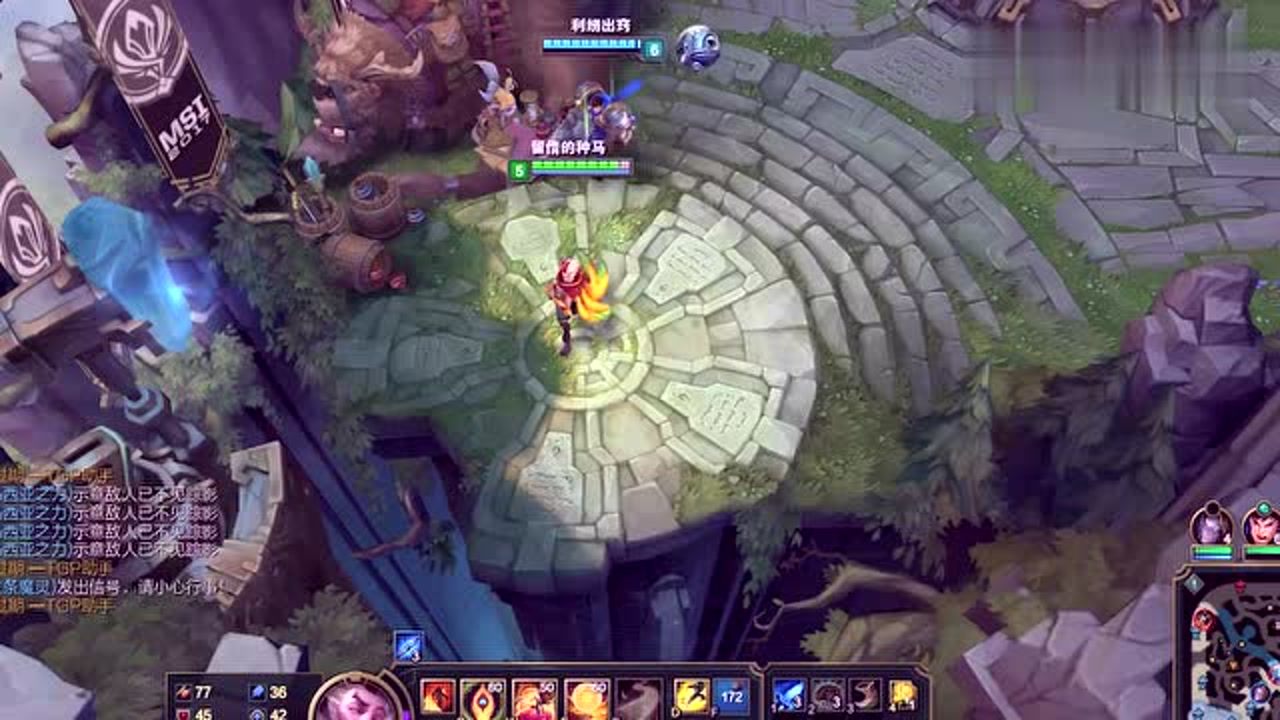Viewport: 1280px width, 720px height.
Task: Select the dark round item in slot two
Action: point(828,695)
